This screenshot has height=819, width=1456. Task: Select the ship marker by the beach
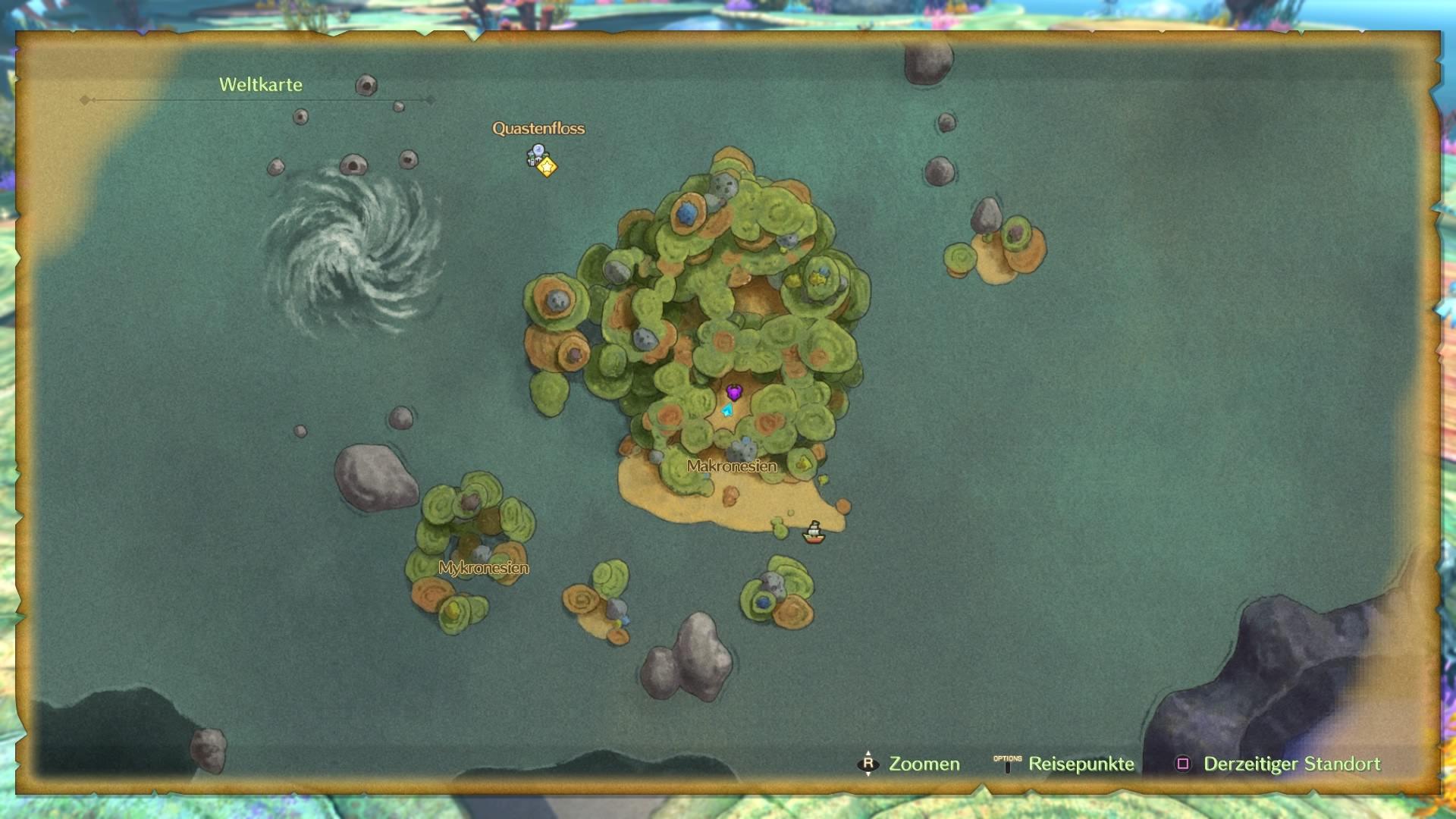(814, 533)
